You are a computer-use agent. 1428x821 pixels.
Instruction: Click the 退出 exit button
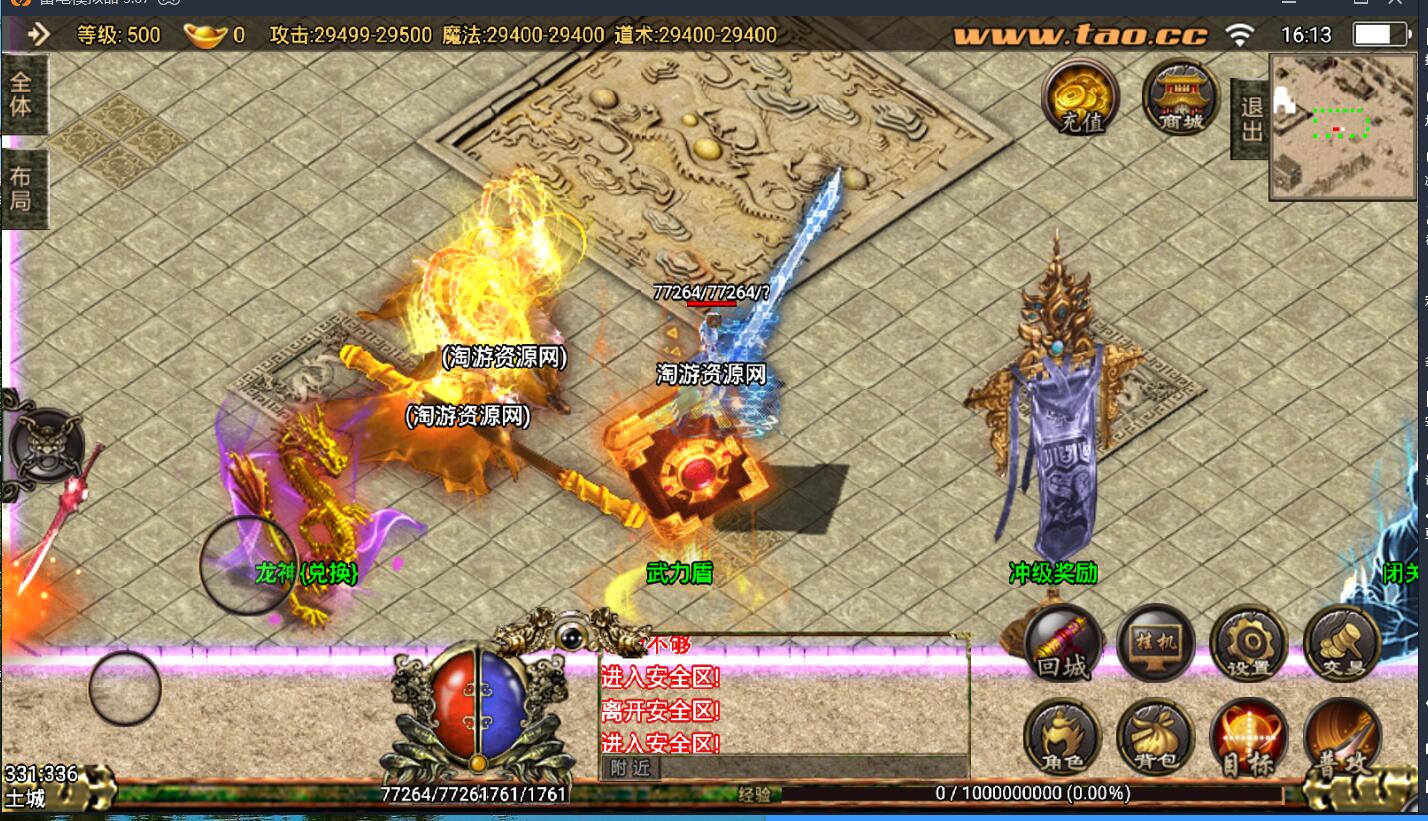click(1251, 118)
